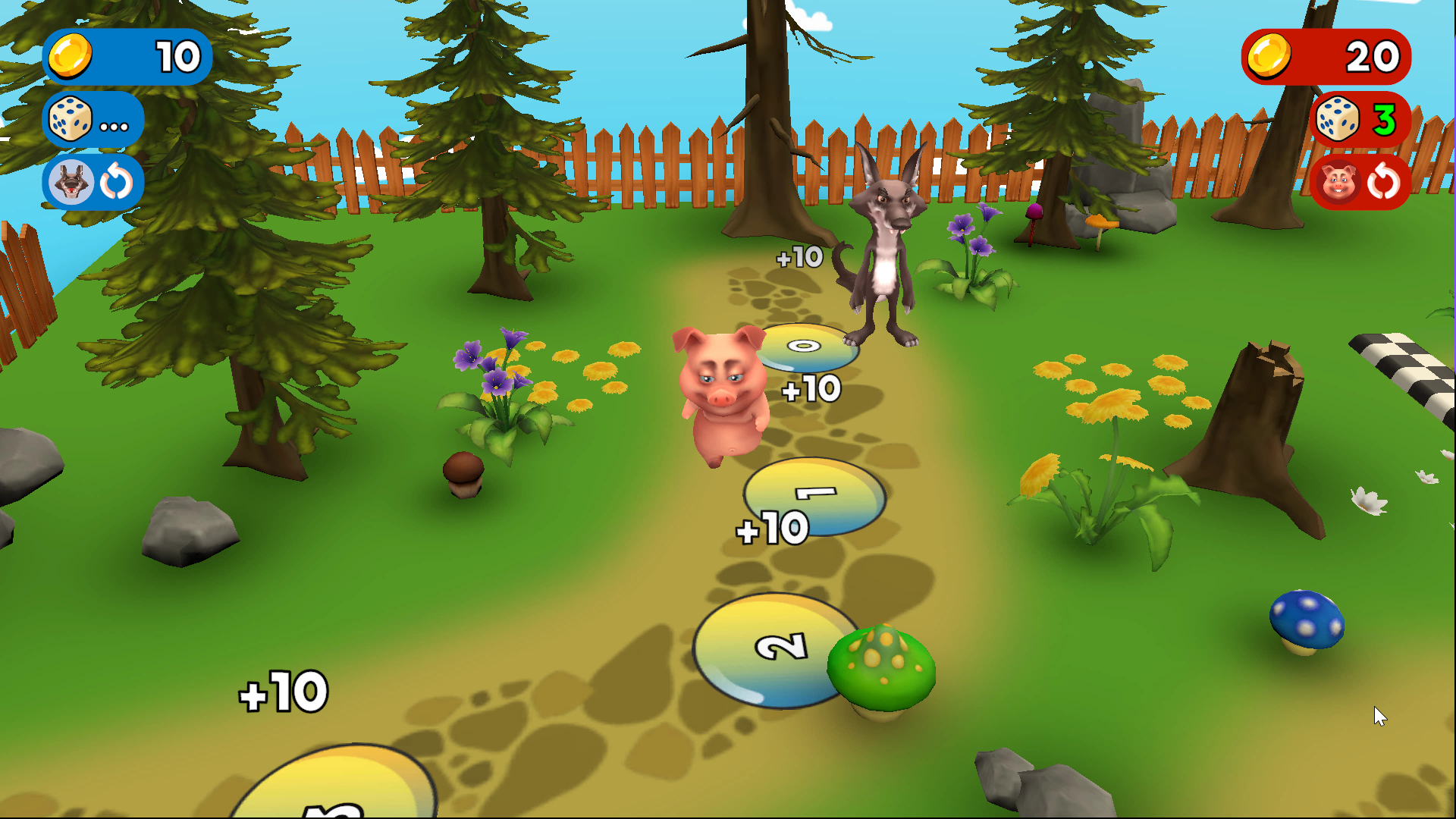
Task: Click the blue player's coin icon
Action: [x=70, y=56]
